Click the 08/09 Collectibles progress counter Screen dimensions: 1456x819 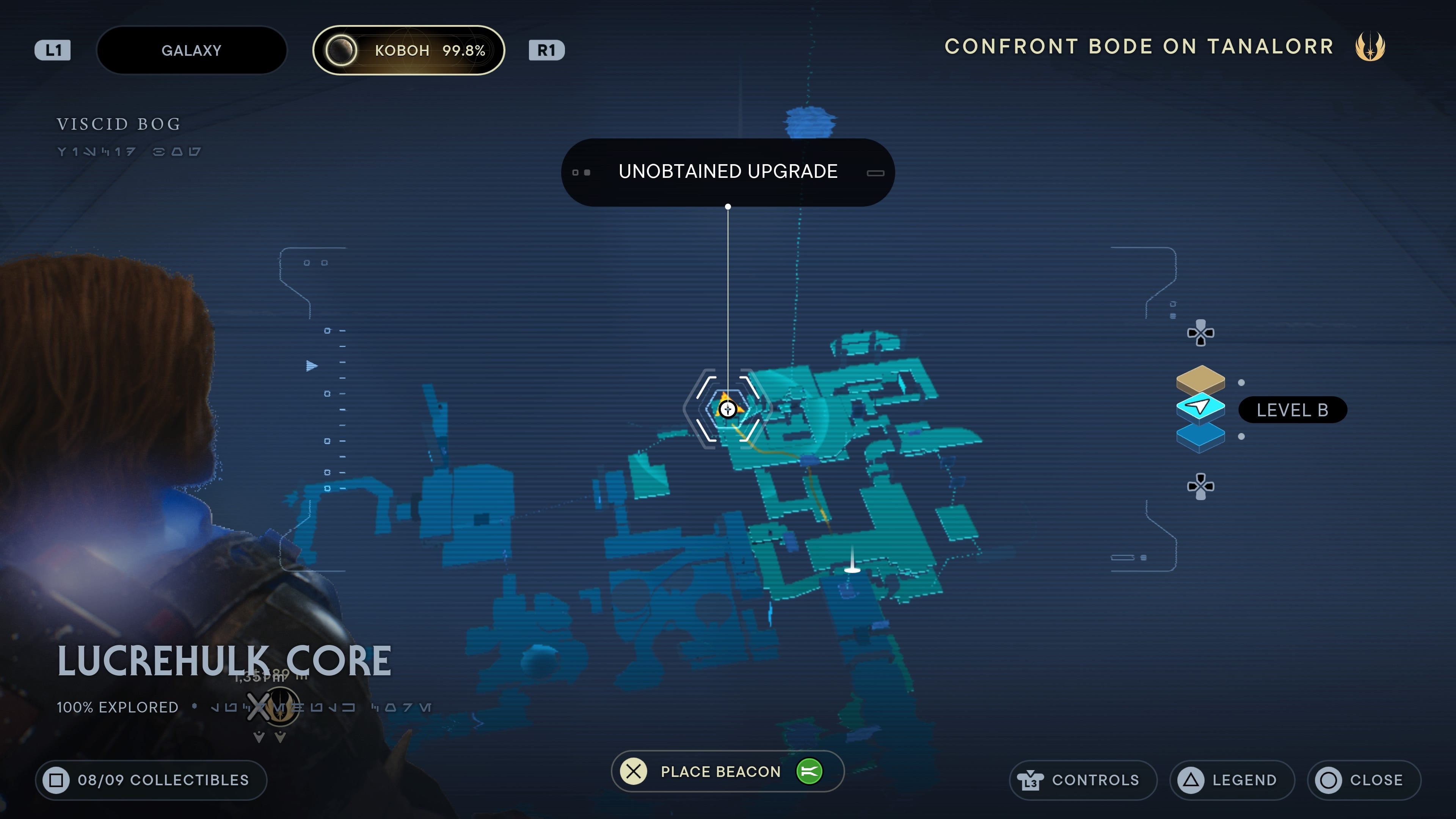(x=150, y=780)
